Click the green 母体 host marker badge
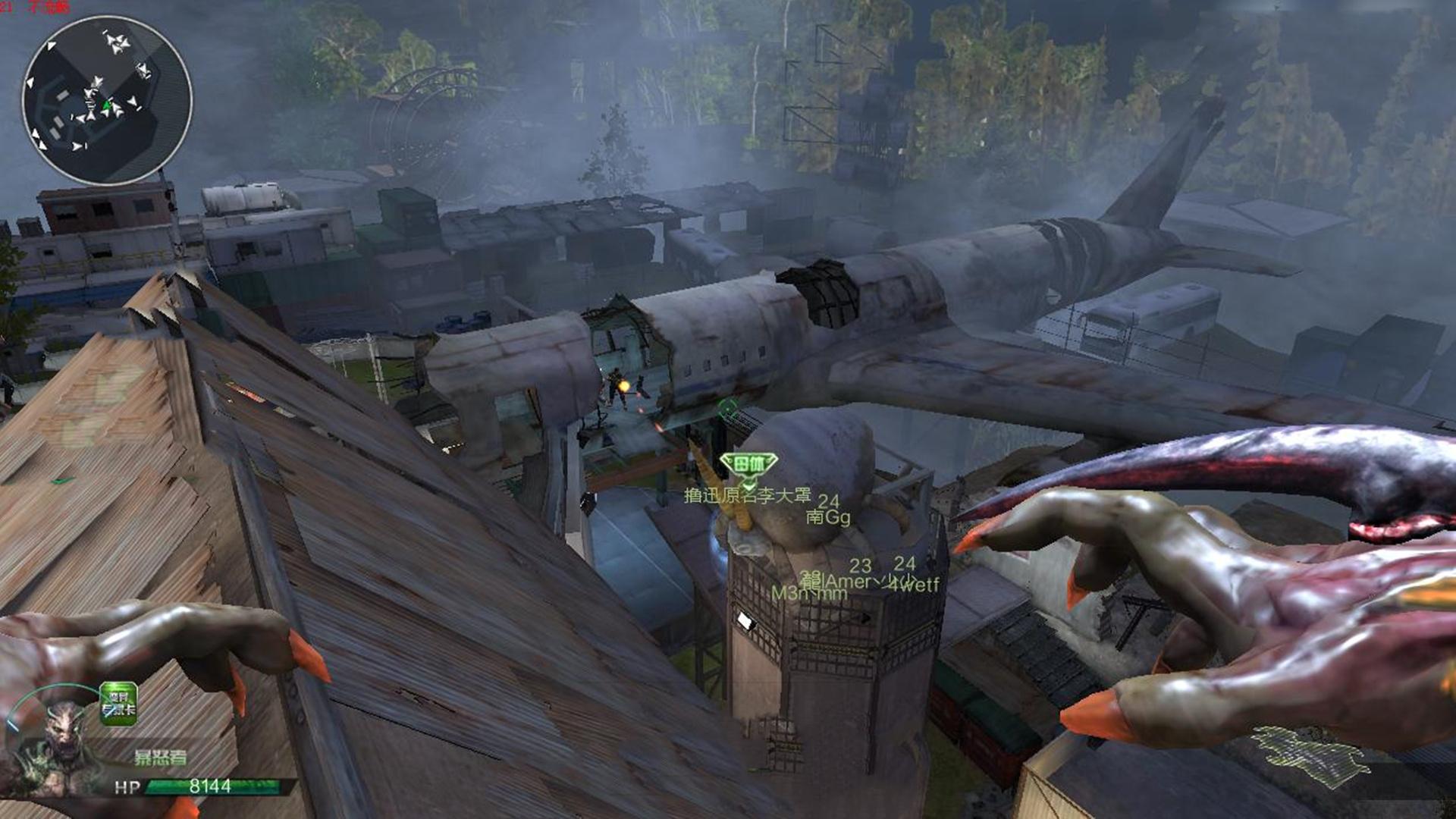Screen dimensions: 1456x819 748,464
